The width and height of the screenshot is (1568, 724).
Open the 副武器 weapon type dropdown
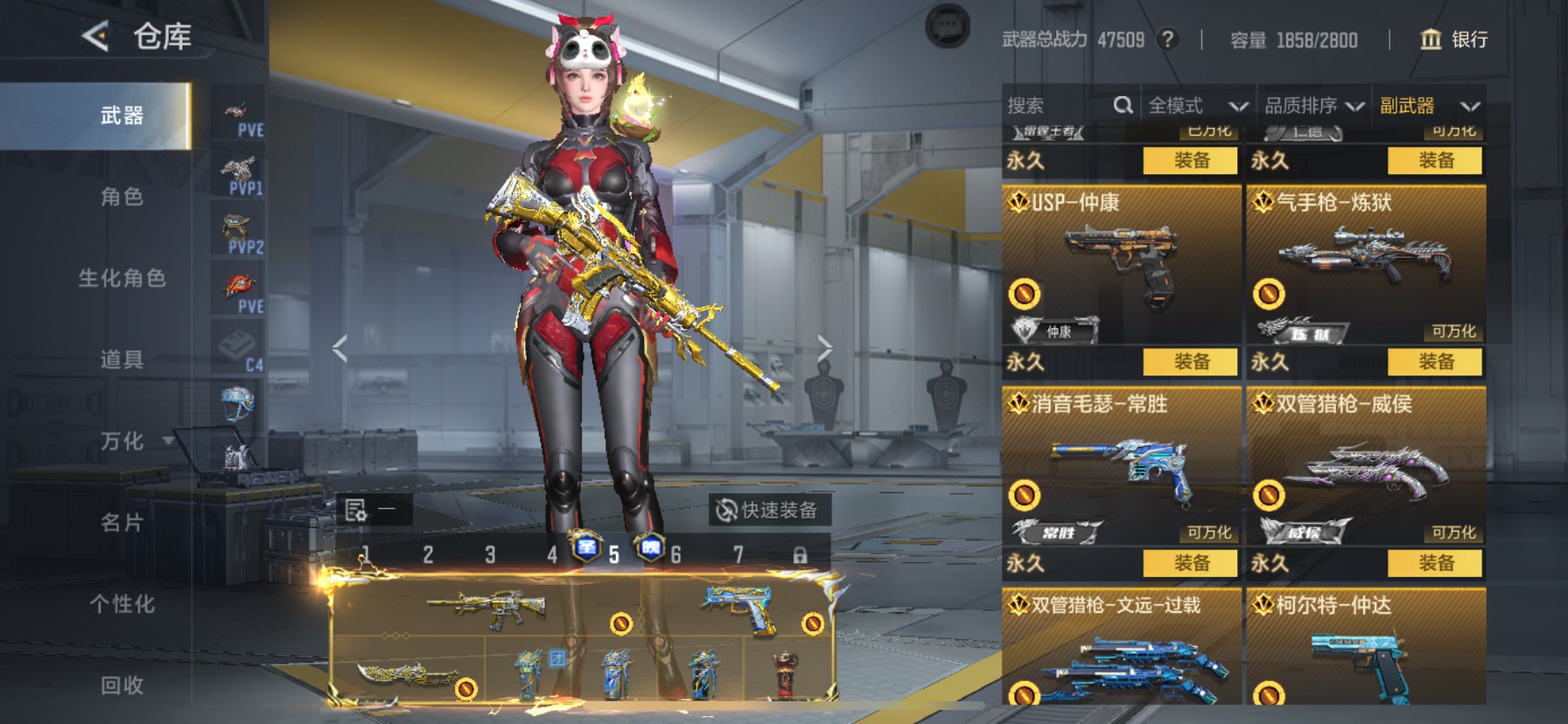pos(1429,106)
